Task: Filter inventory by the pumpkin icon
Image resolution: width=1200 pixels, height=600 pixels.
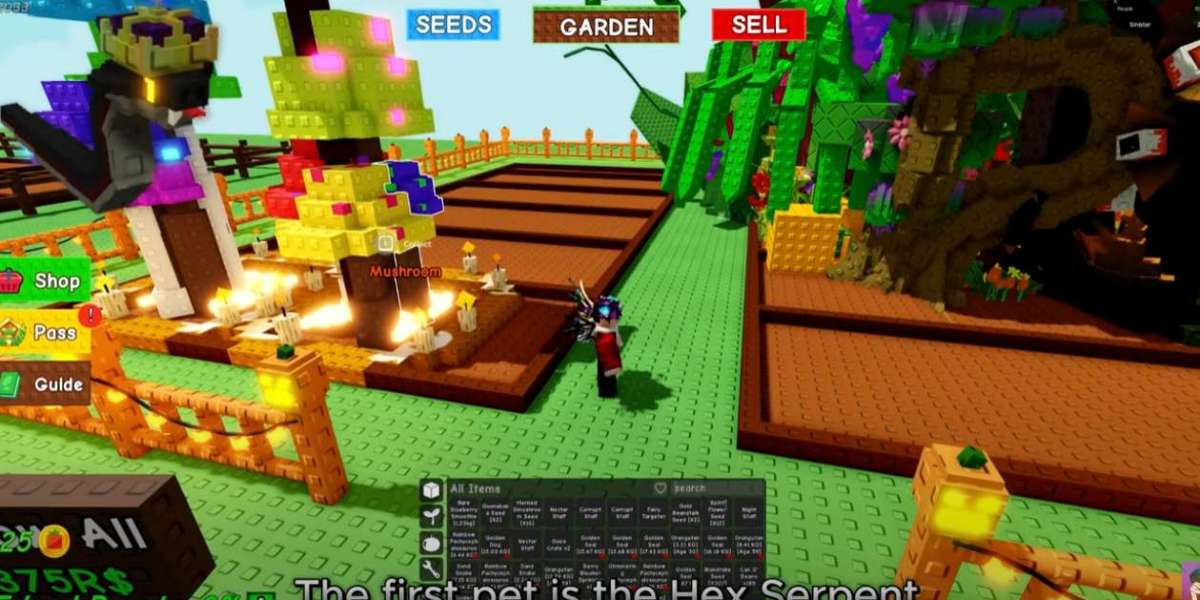Action: 431,543
